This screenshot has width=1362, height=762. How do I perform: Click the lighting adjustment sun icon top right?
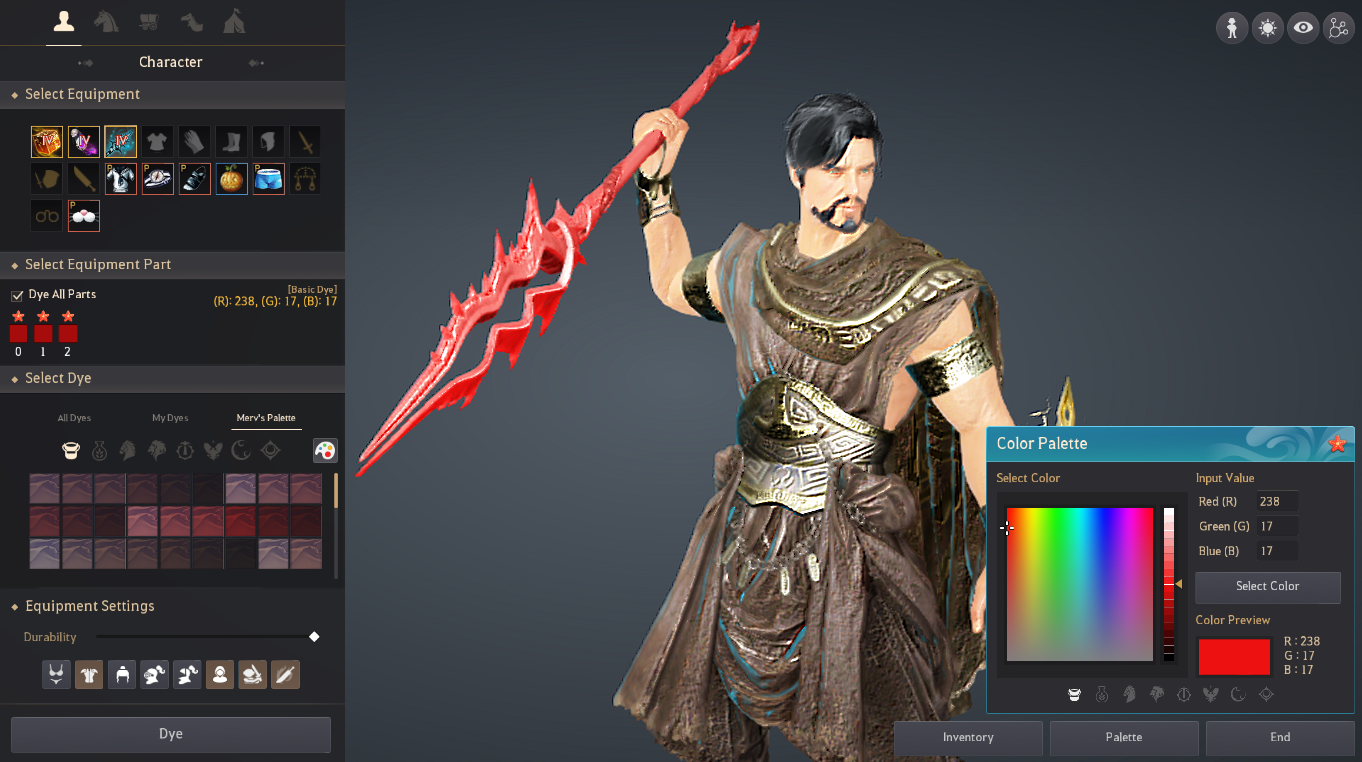pyautogui.click(x=1267, y=27)
